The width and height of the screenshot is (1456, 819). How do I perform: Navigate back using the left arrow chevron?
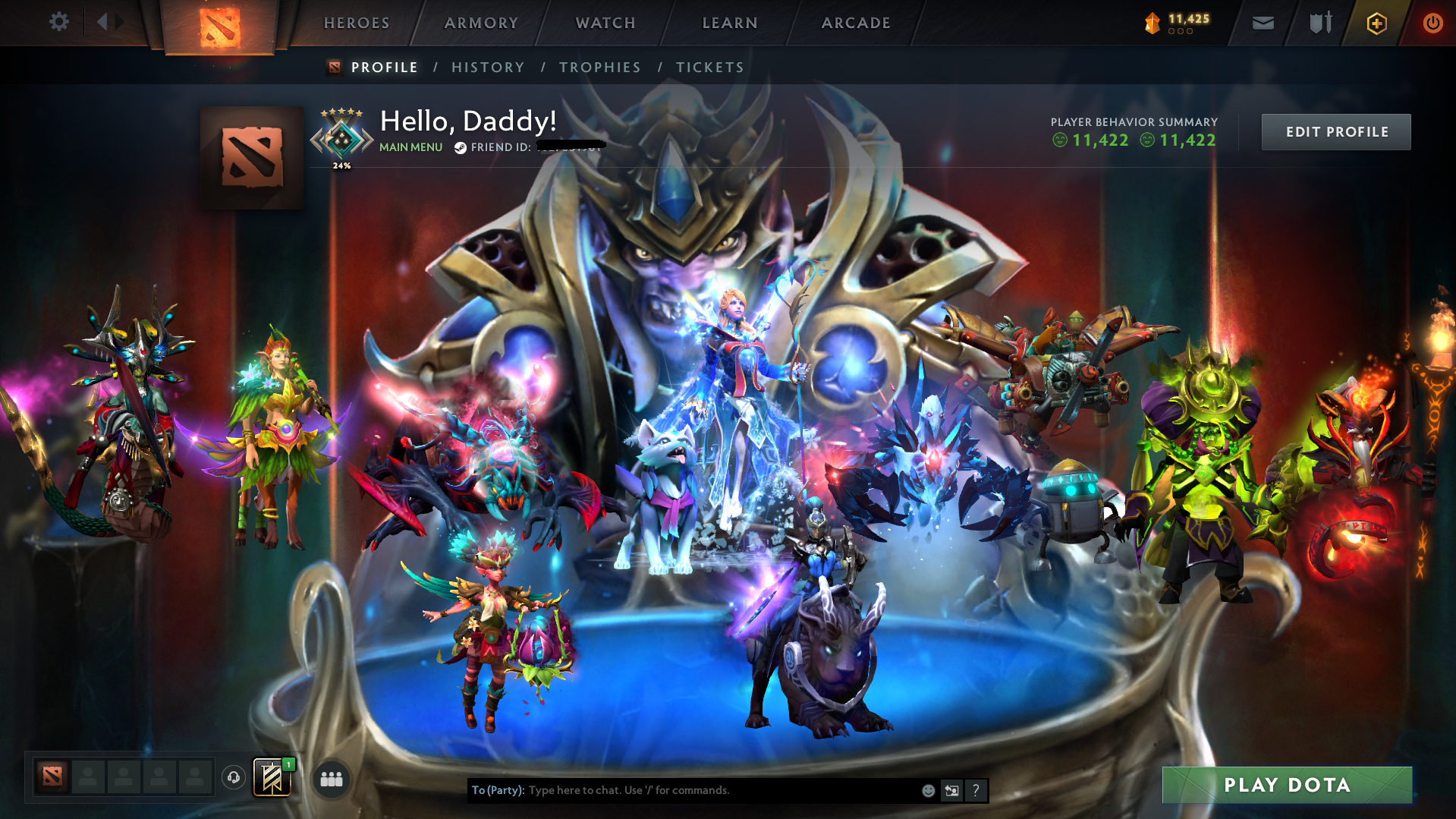(103, 21)
